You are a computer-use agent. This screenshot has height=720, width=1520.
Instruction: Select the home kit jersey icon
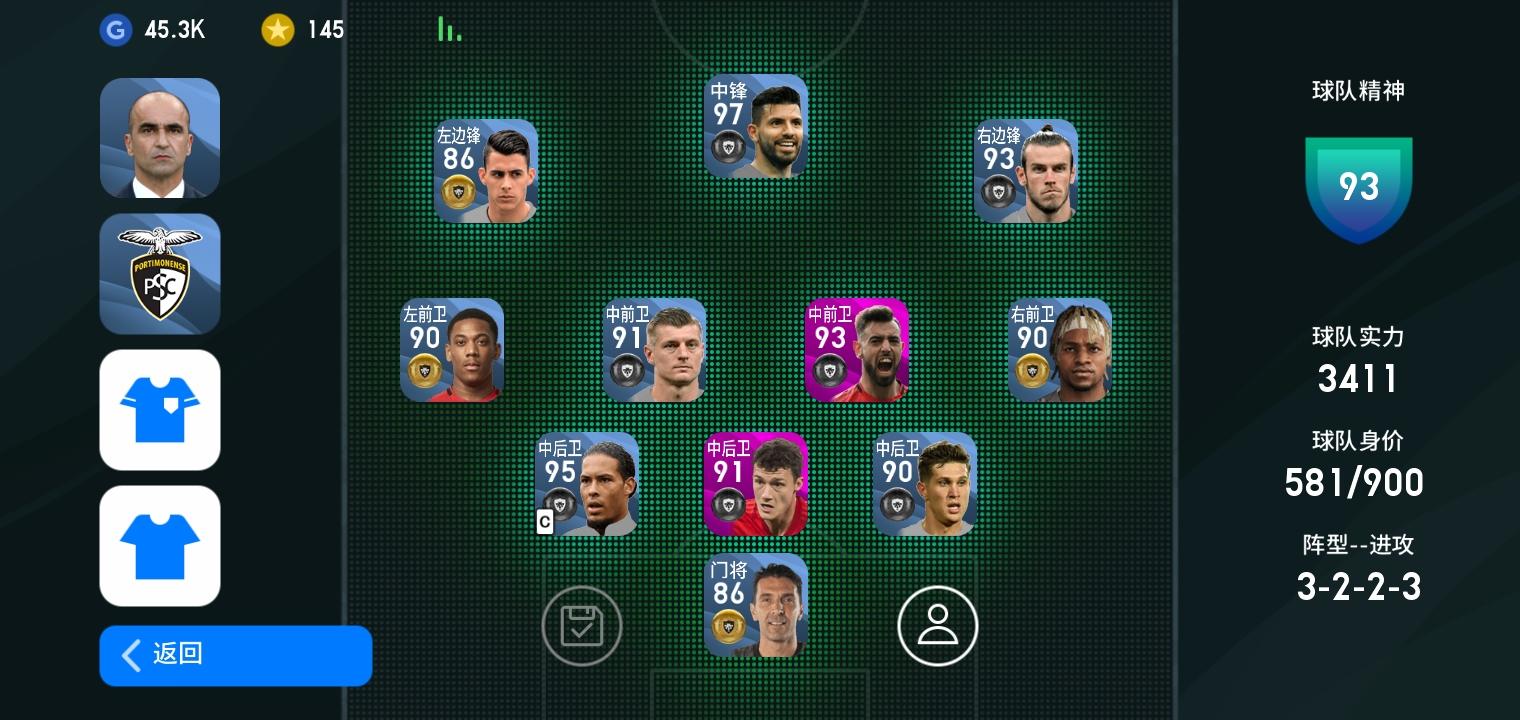pyautogui.click(x=160, y=409)
